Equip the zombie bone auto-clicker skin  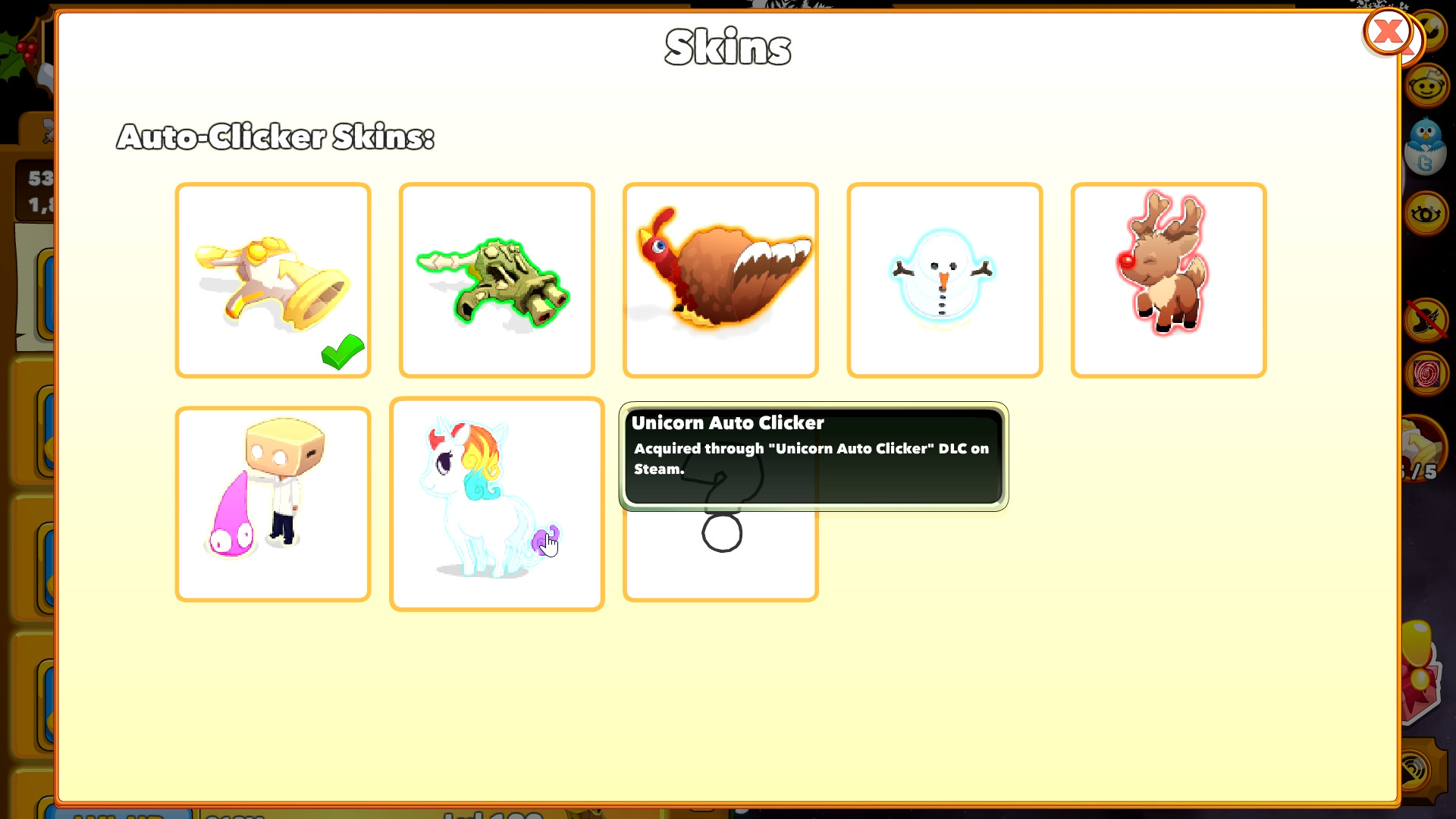[x=496, y=279]
